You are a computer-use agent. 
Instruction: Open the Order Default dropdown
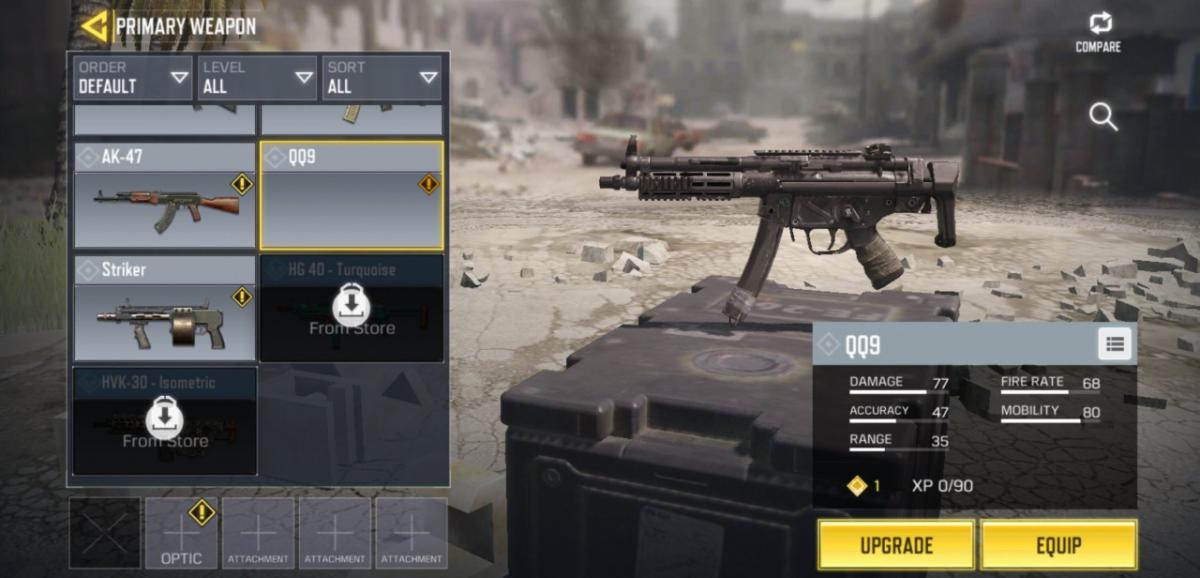pos(132,78)
